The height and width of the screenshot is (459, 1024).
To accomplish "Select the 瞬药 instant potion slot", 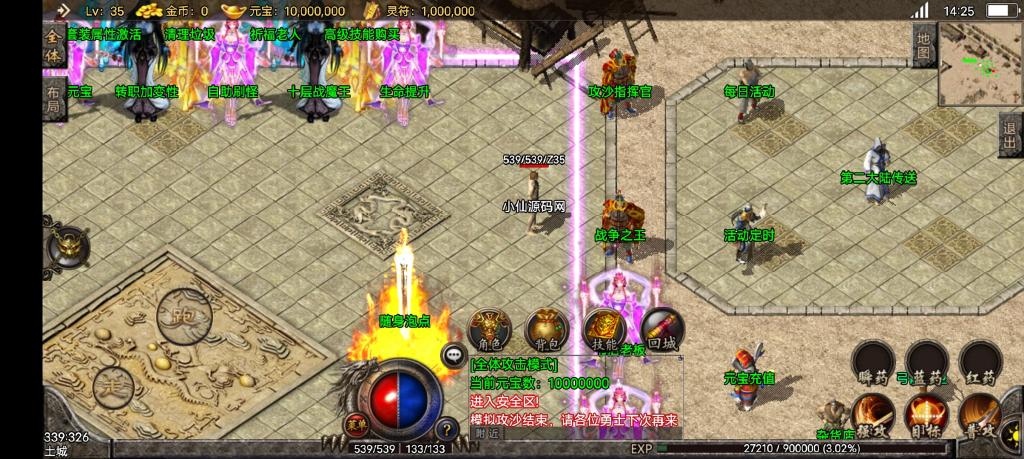I will [872, 362].
